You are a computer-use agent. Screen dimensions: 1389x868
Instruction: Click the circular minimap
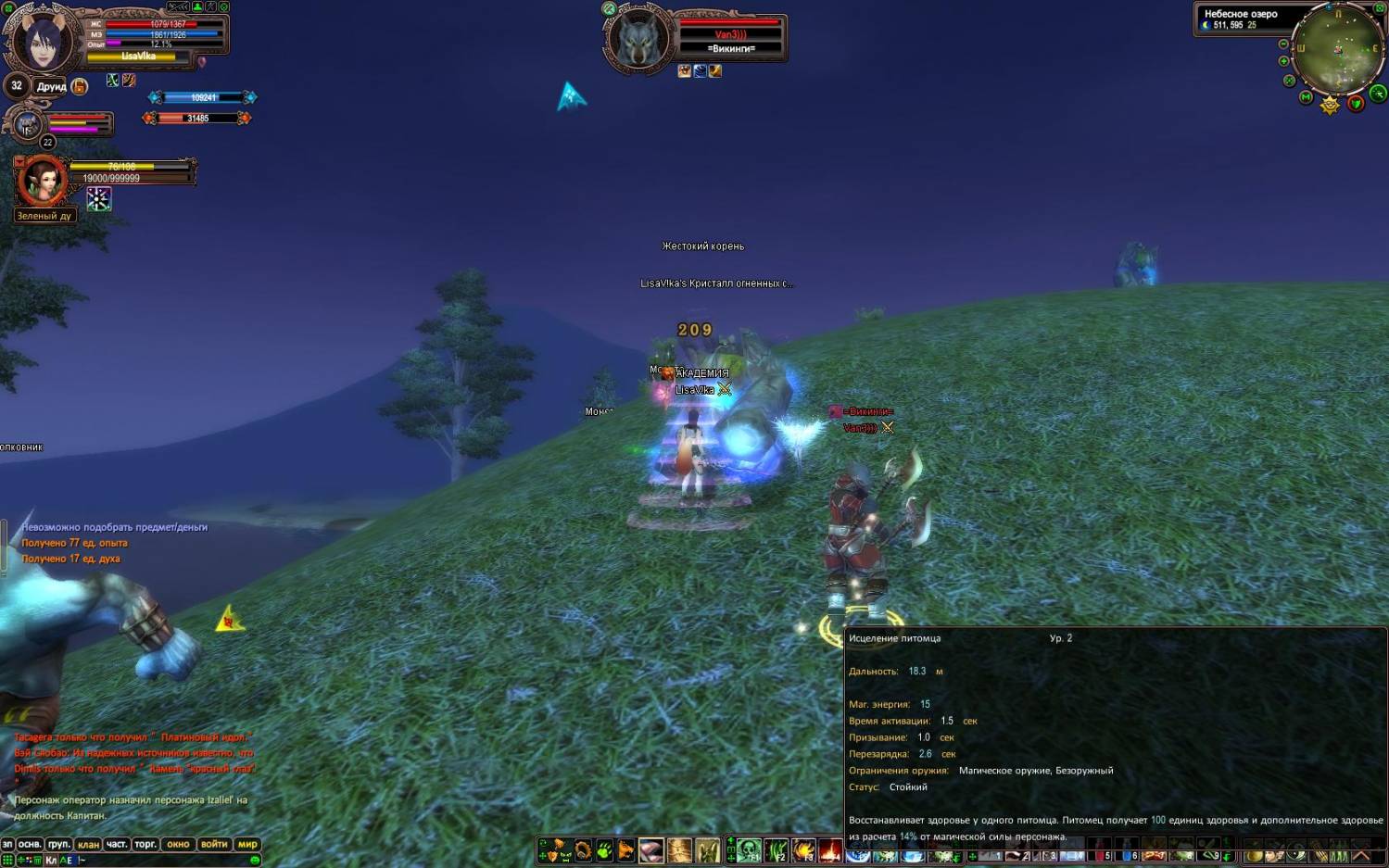(x=1338, y=48)
